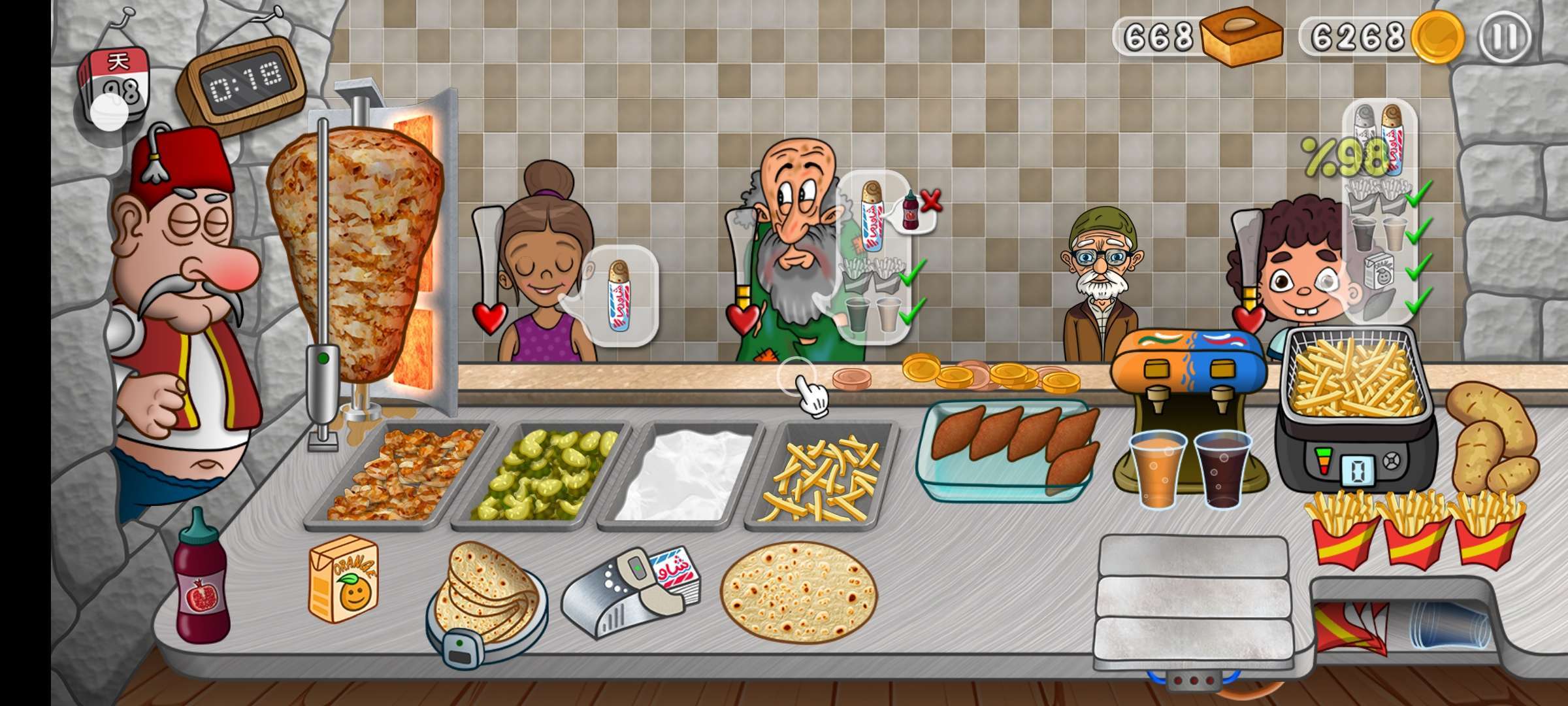
Task: Add chicken from the shawarma meat tray
Action: pos(402,473)
